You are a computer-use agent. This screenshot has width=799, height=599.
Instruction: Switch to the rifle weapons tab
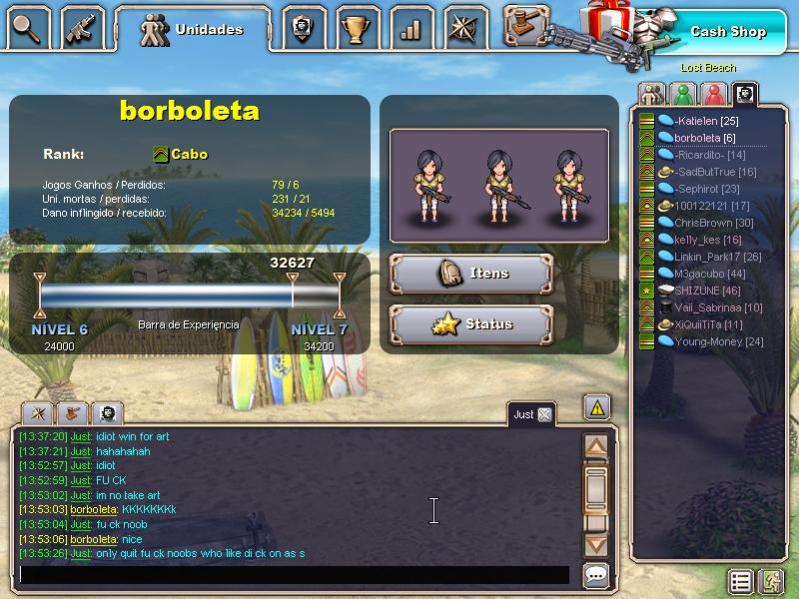tap(83, 29)
